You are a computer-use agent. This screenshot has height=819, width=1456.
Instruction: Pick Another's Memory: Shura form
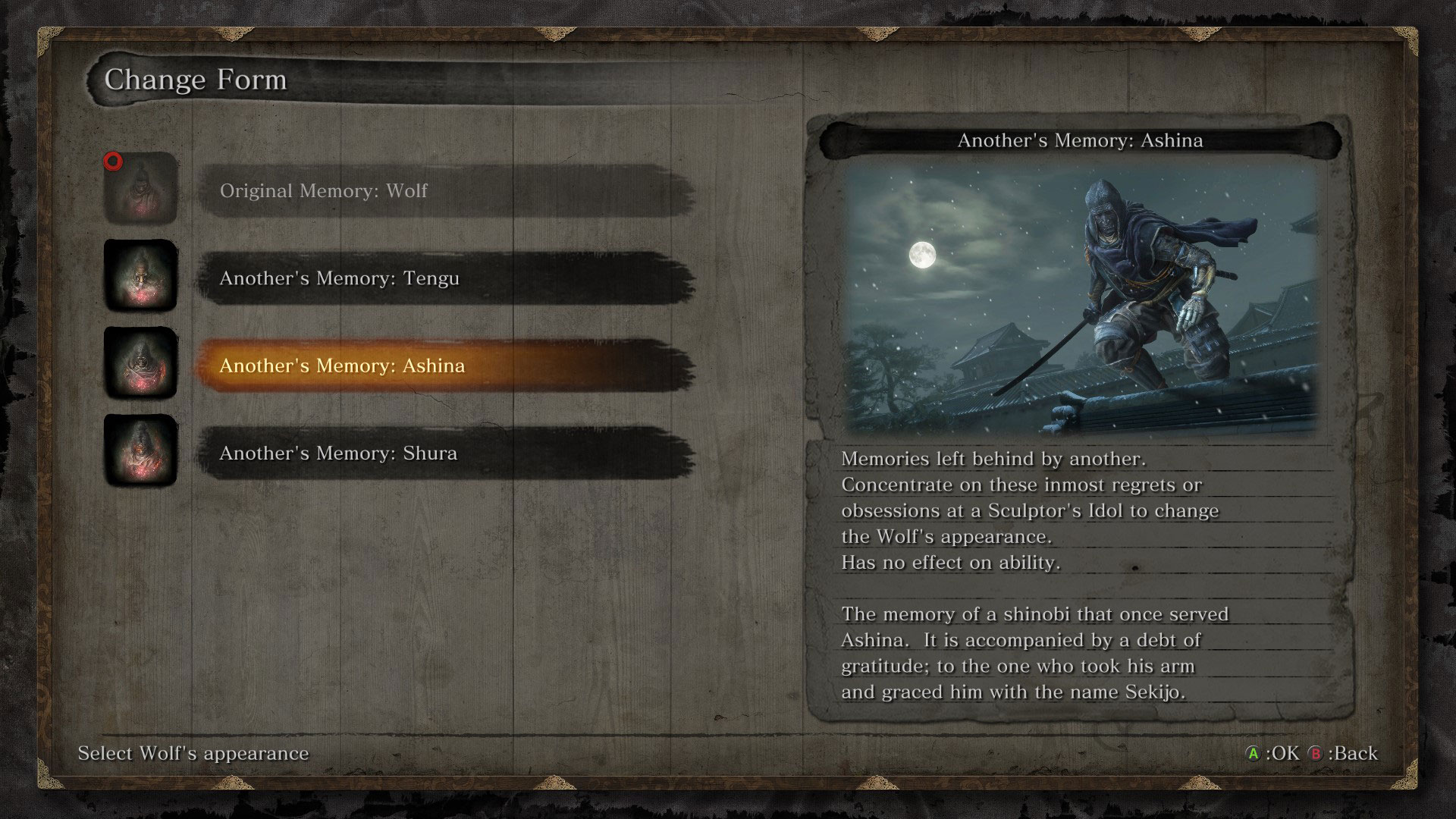tap(446, 453)
